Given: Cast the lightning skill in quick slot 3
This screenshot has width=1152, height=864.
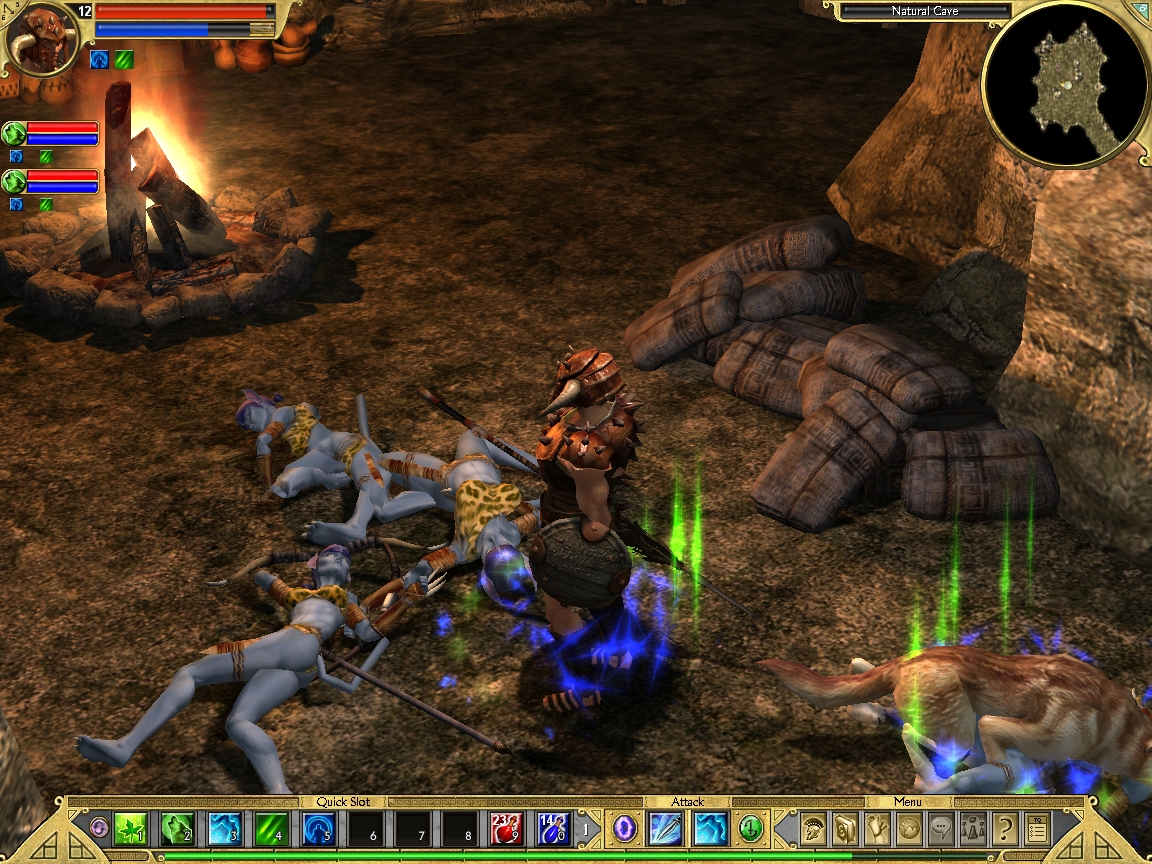Looking at the screenshot, I should 225,828.
